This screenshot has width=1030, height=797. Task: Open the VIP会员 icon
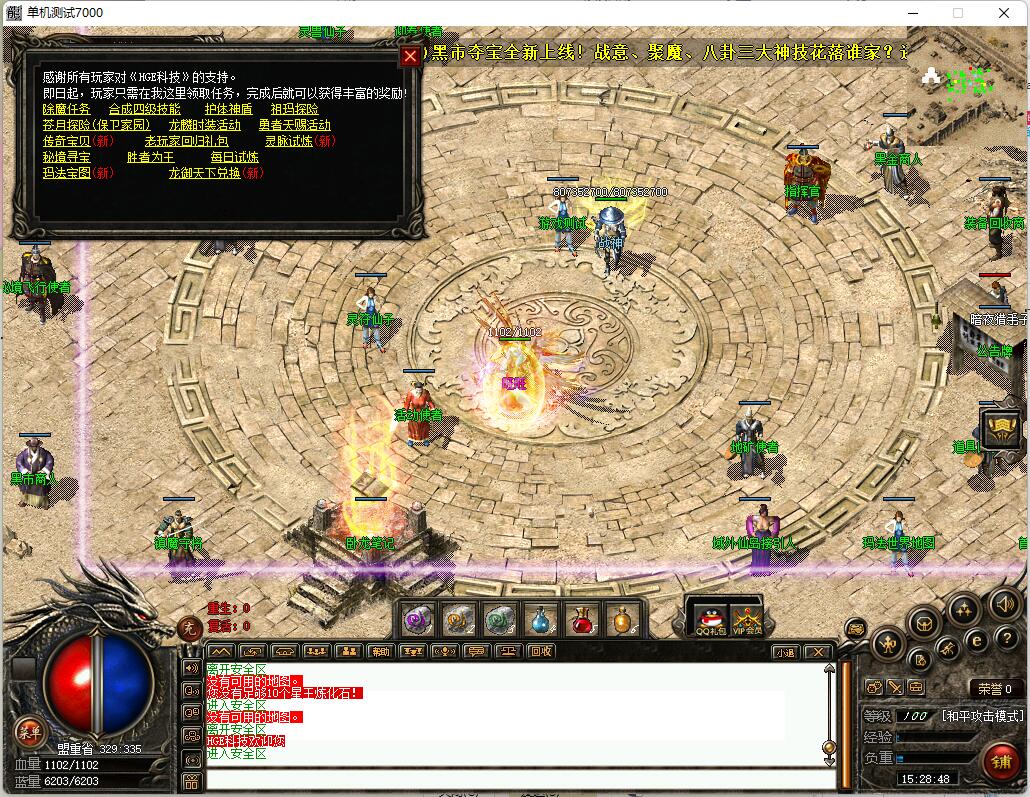(x=746, y=619)
